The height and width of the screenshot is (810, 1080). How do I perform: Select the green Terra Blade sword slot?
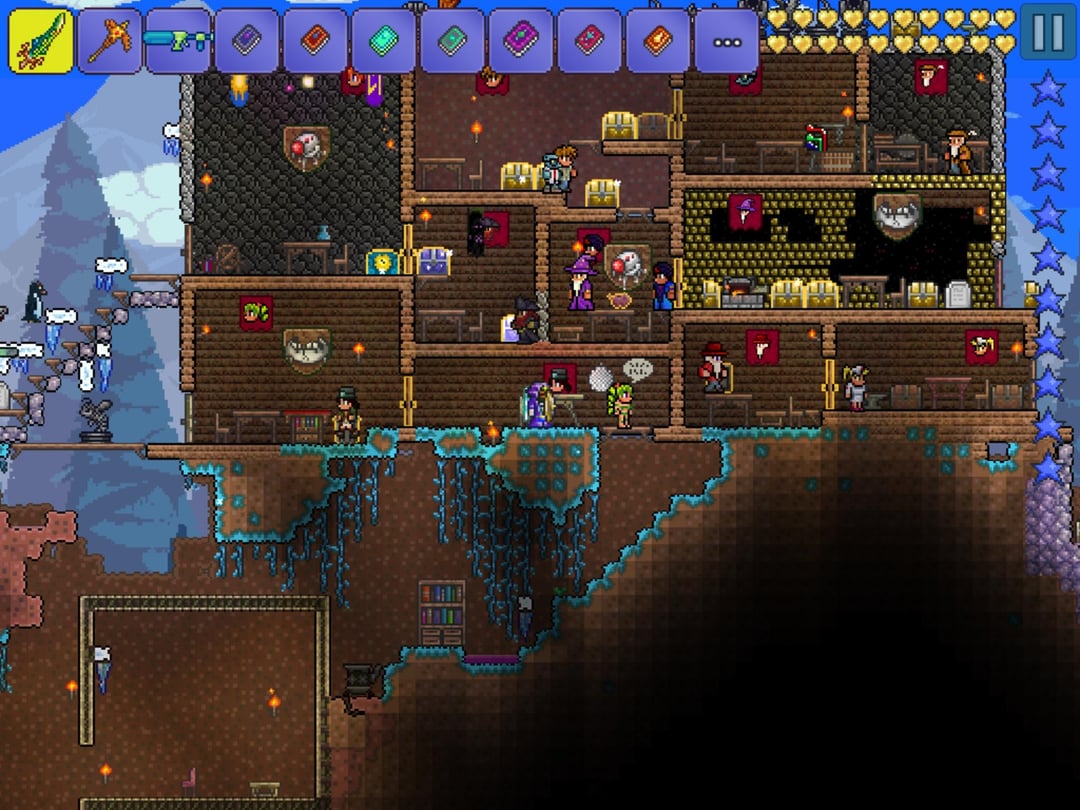pos(41,41)
